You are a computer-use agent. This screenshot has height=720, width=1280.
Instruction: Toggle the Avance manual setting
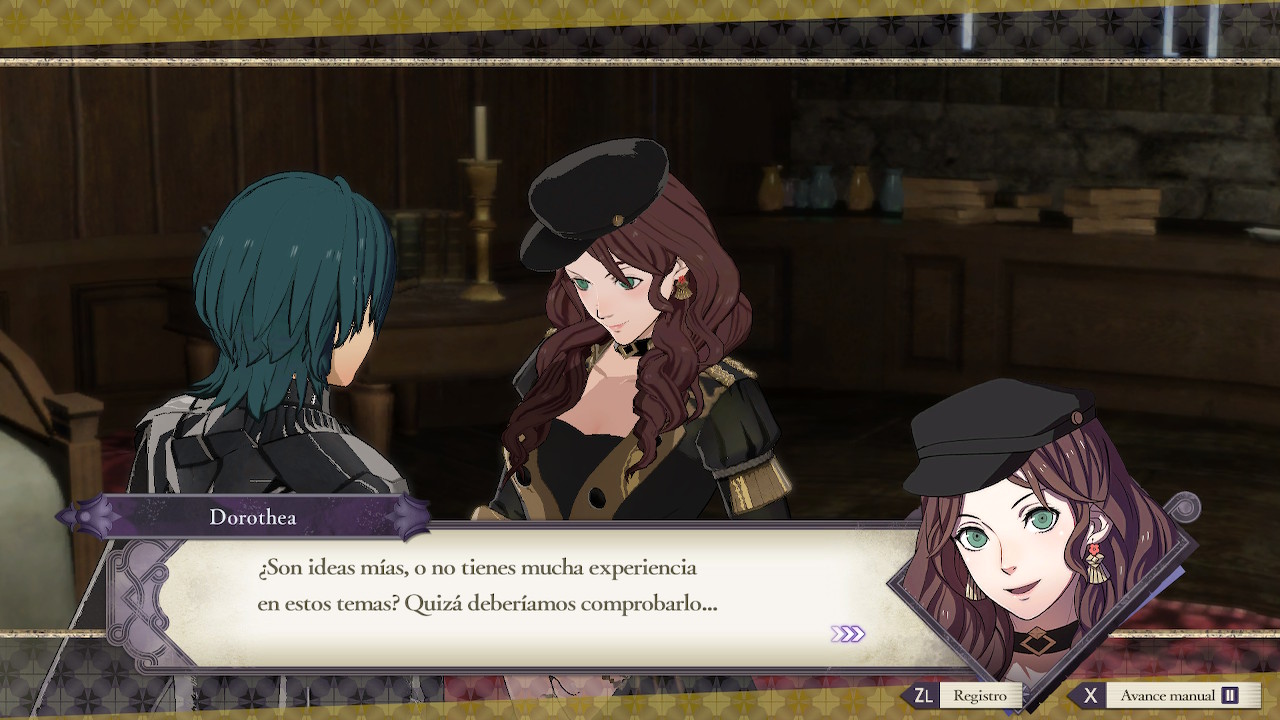click(x=1166, y=696)
